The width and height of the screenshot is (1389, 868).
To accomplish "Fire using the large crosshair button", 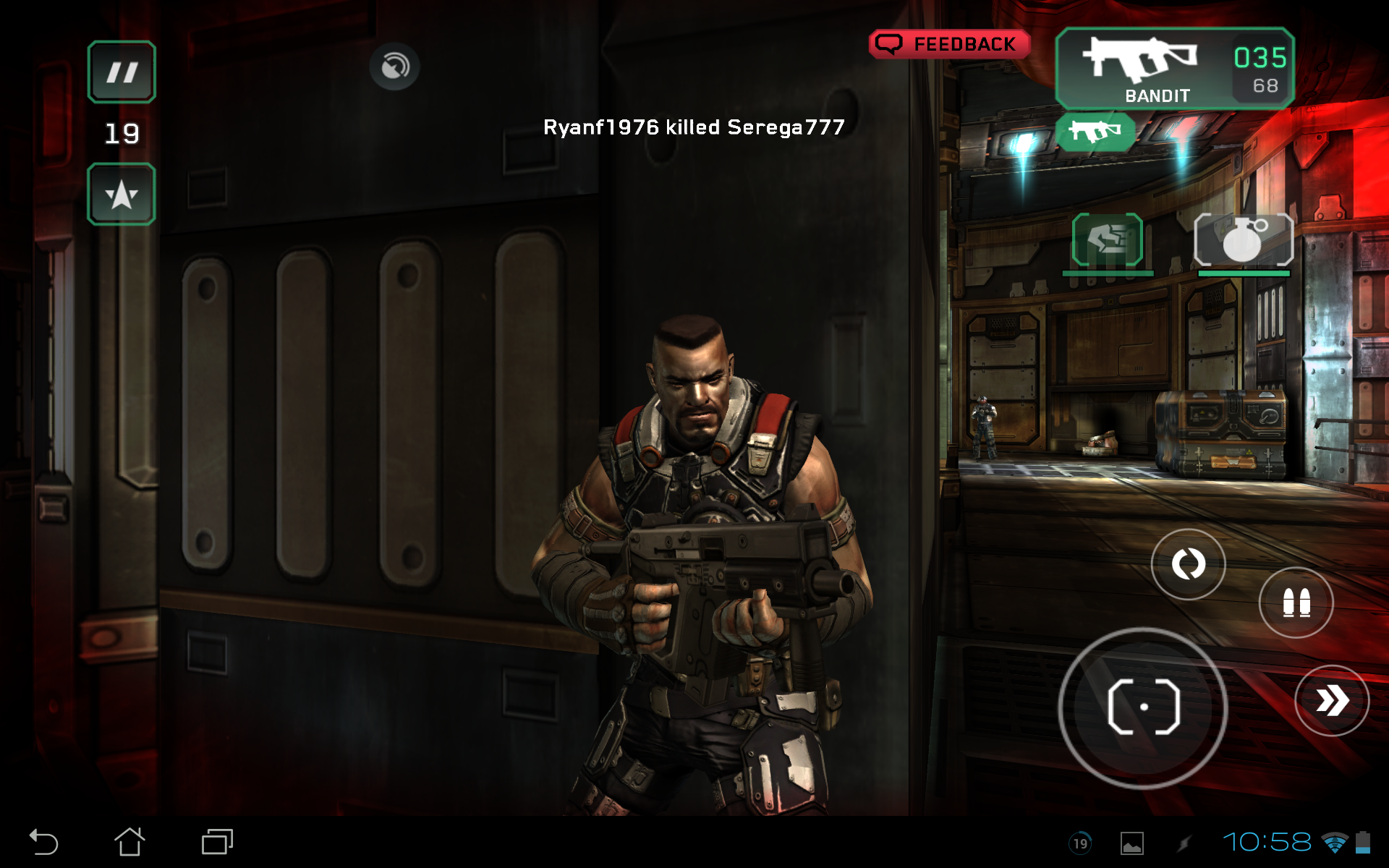I will click(1143, 707).
